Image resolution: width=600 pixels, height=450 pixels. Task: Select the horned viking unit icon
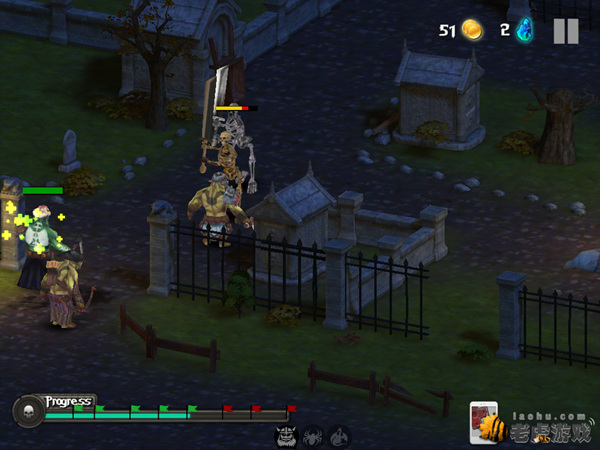(x=285, y=437)
